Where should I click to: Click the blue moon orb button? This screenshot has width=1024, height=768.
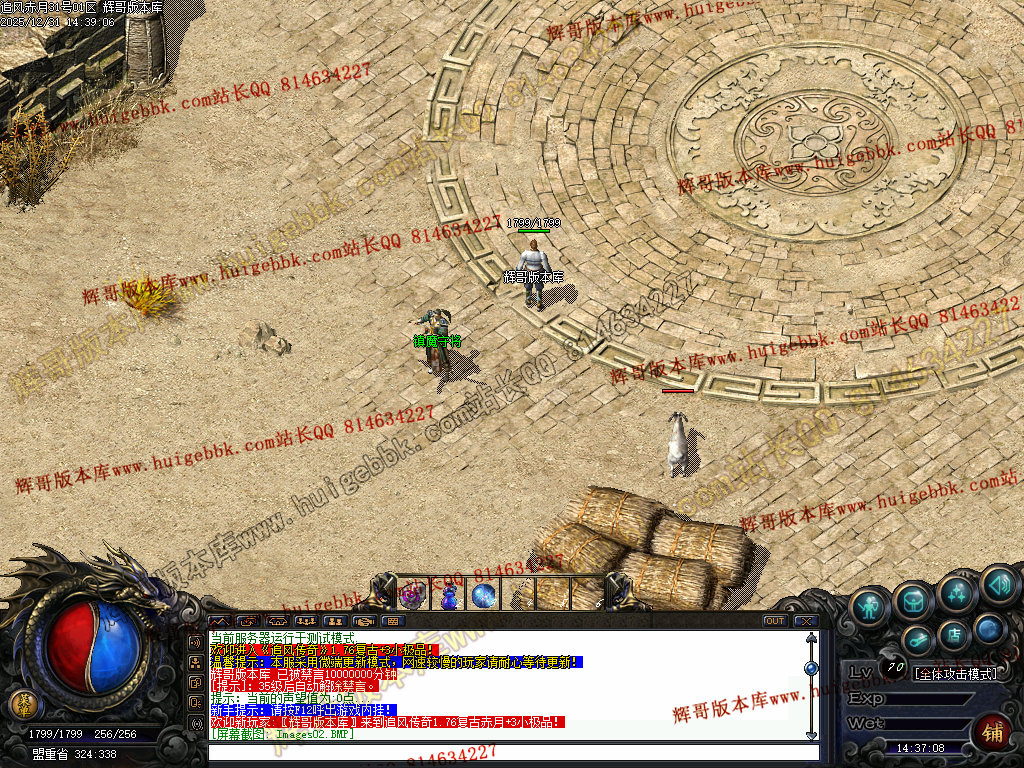point(989,628)
